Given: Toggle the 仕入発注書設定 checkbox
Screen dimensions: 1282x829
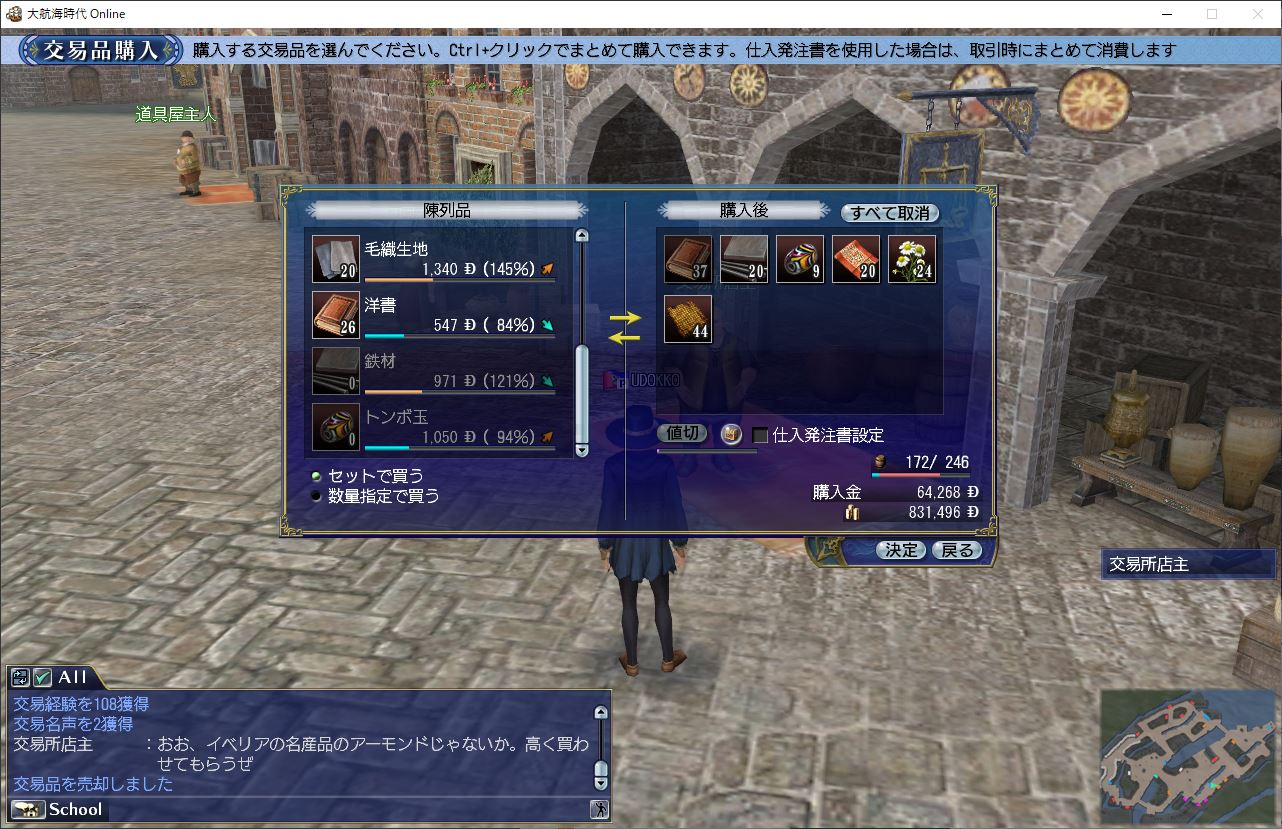Looking at the screenshot, I should [760, 435].
